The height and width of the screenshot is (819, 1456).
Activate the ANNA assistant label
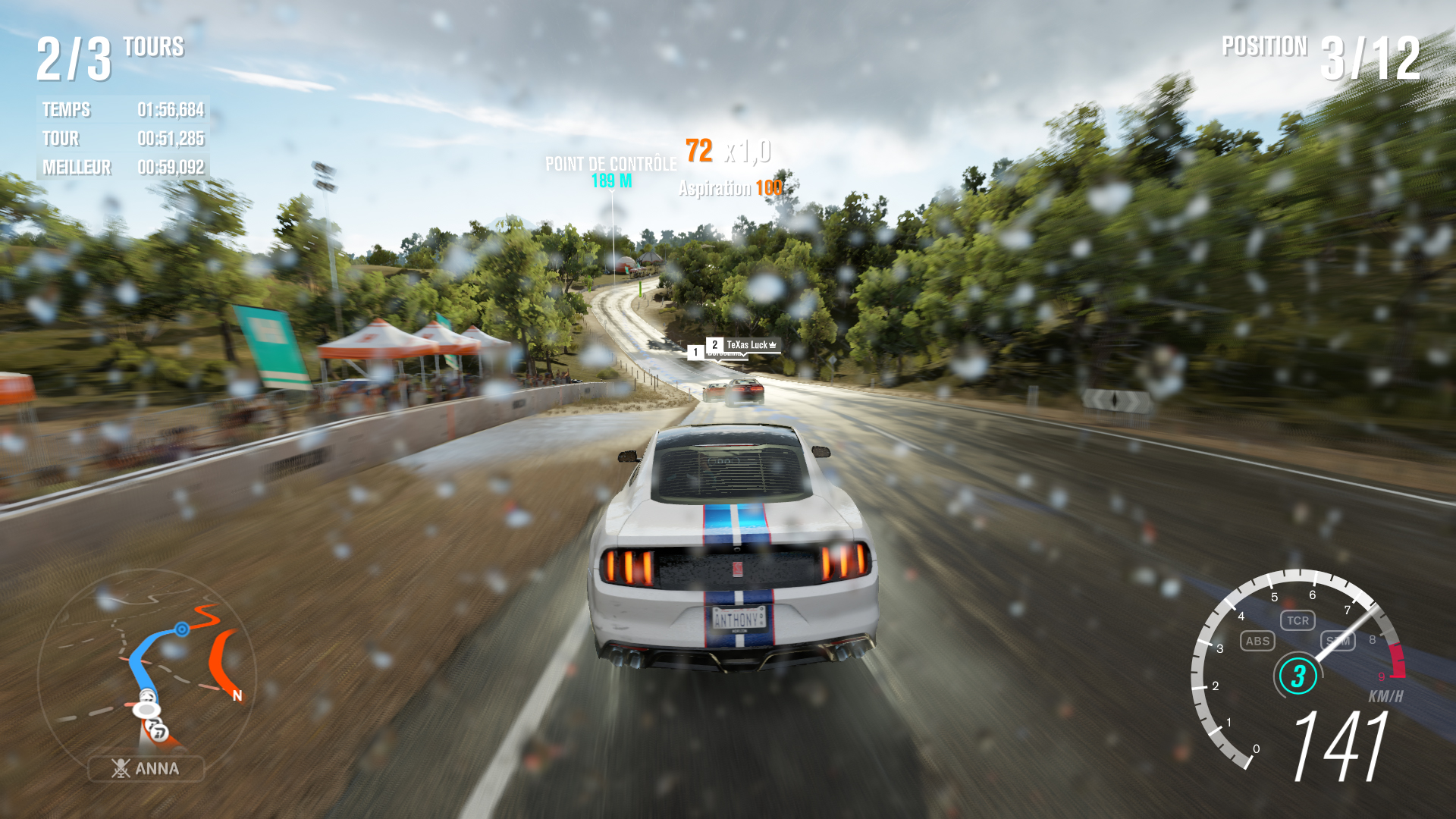click(x=146, y=768)
